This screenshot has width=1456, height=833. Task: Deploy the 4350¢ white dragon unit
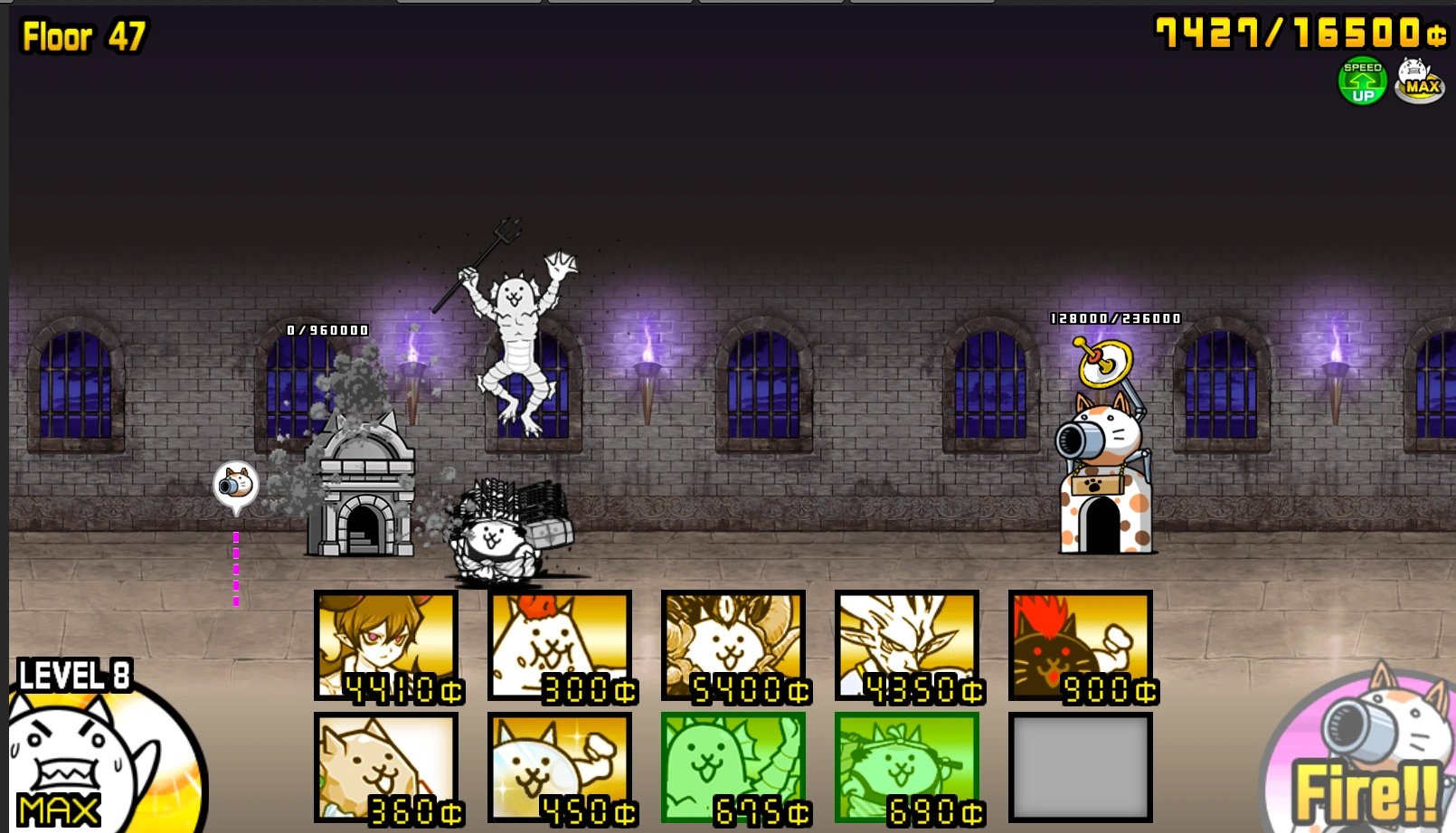tap(907, 647)
